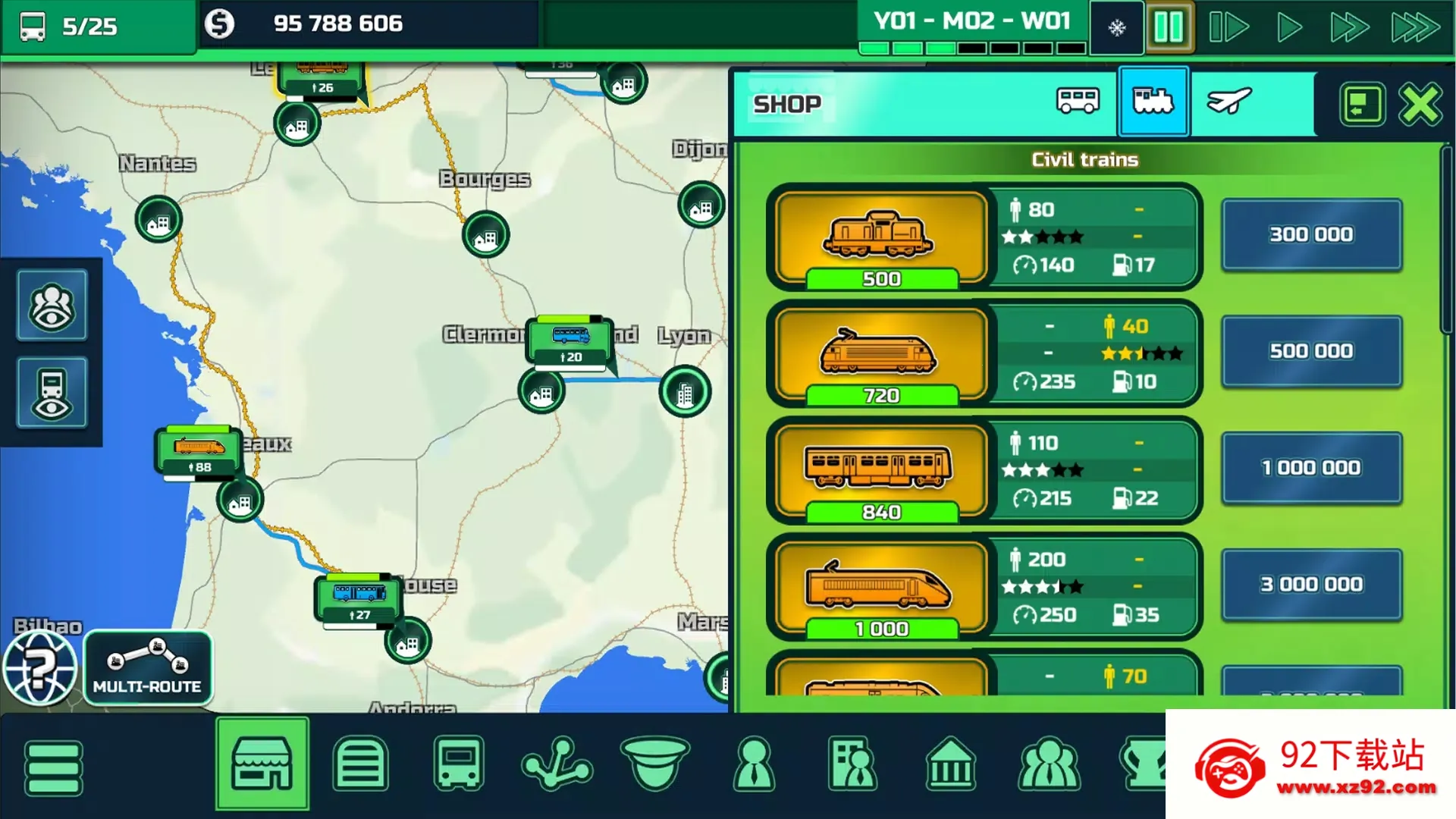Purchase the 300 000 locomotive
This screenshot has height=819, width=1456.
(x=1311, y=234)
